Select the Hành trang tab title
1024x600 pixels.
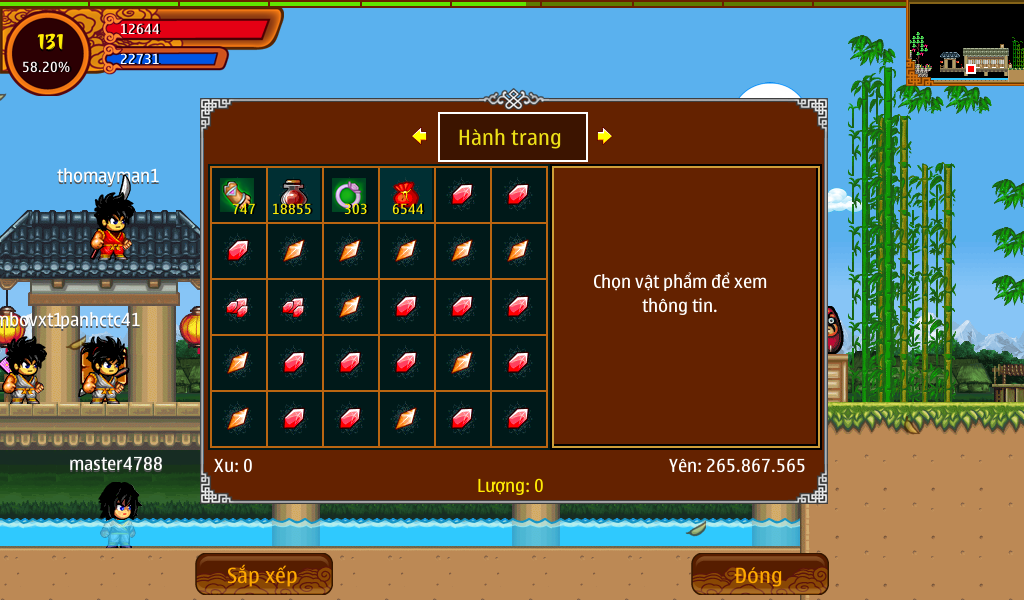[512, 137]
